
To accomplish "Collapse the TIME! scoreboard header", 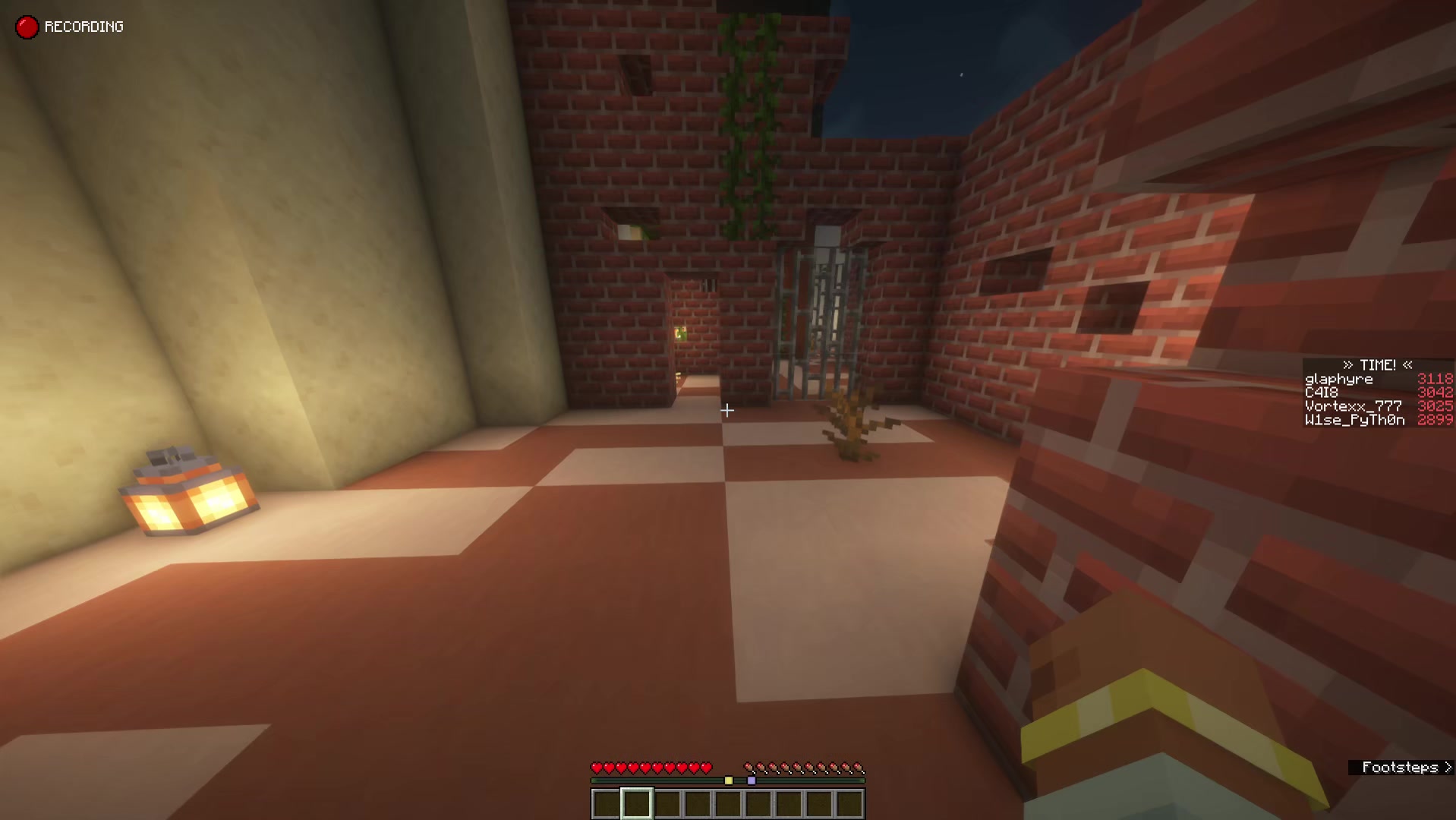I will pos(1377,365).
